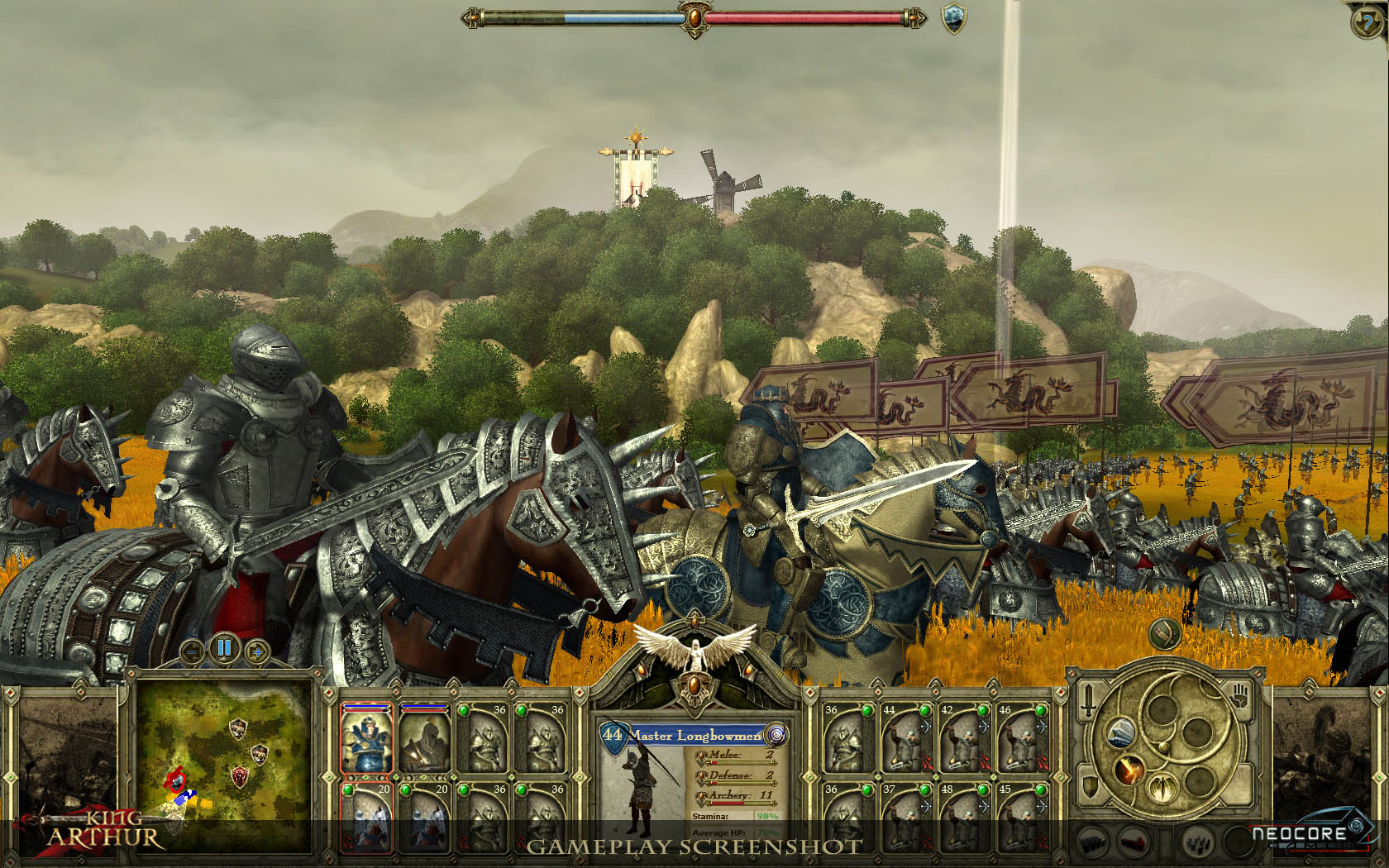Click the red enemy marker on the minimap
This screenshot has height=868, width=1389.
click(x=174, y=780)
